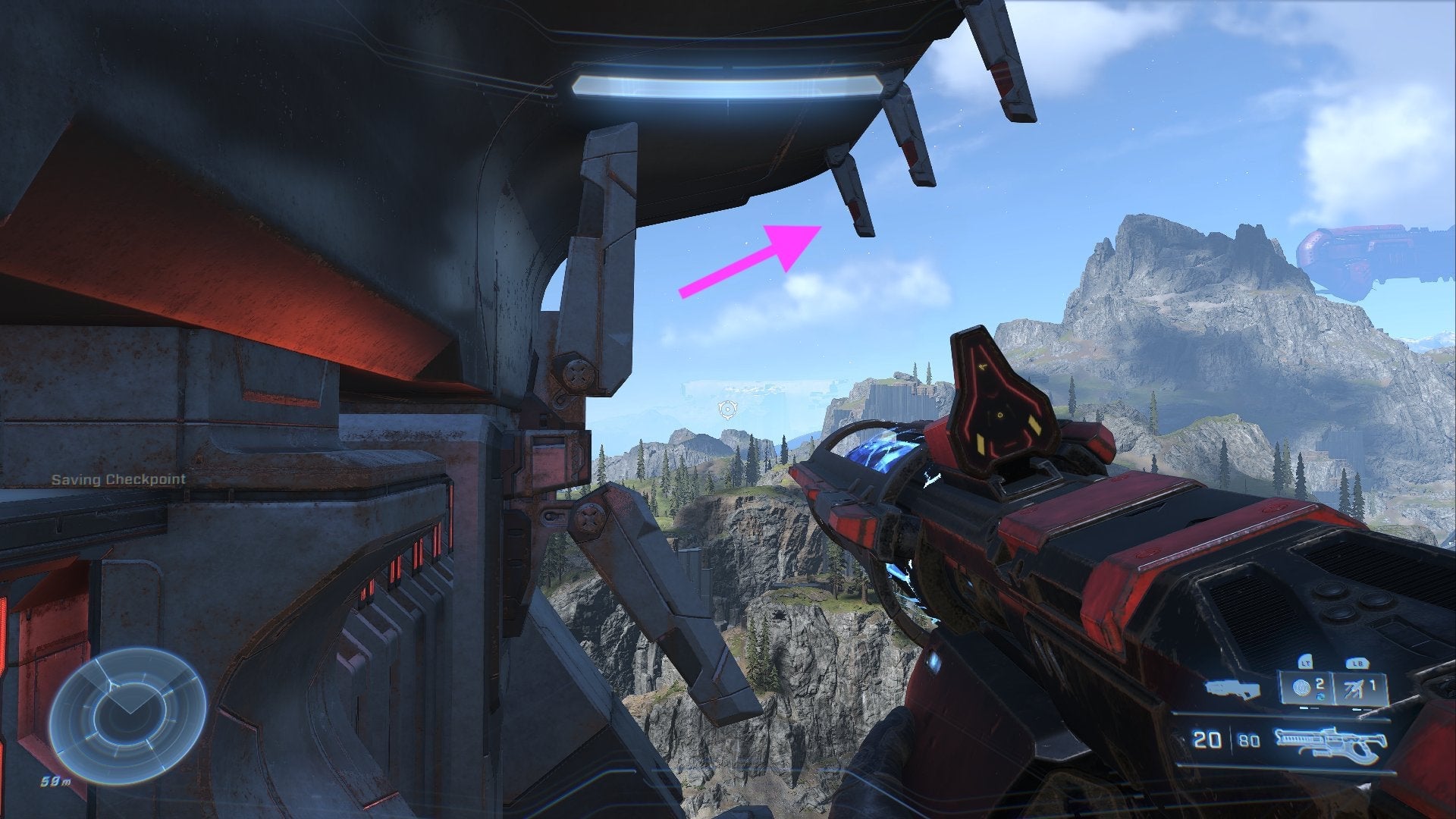
Task: Click the small frag grenade sub-icon under the count
Action: 1321,695
